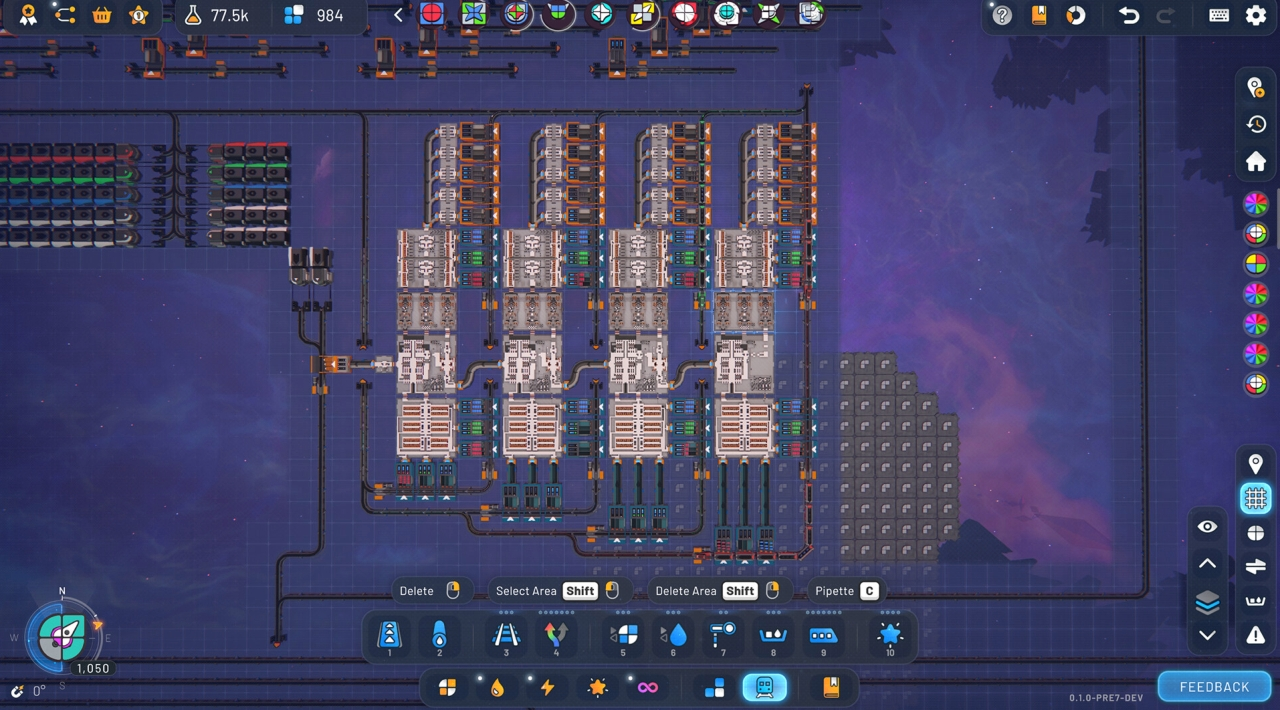The image size is (1280, 710).
Task: Select the pipe building in slot 2
Action: tap(439, 635)
